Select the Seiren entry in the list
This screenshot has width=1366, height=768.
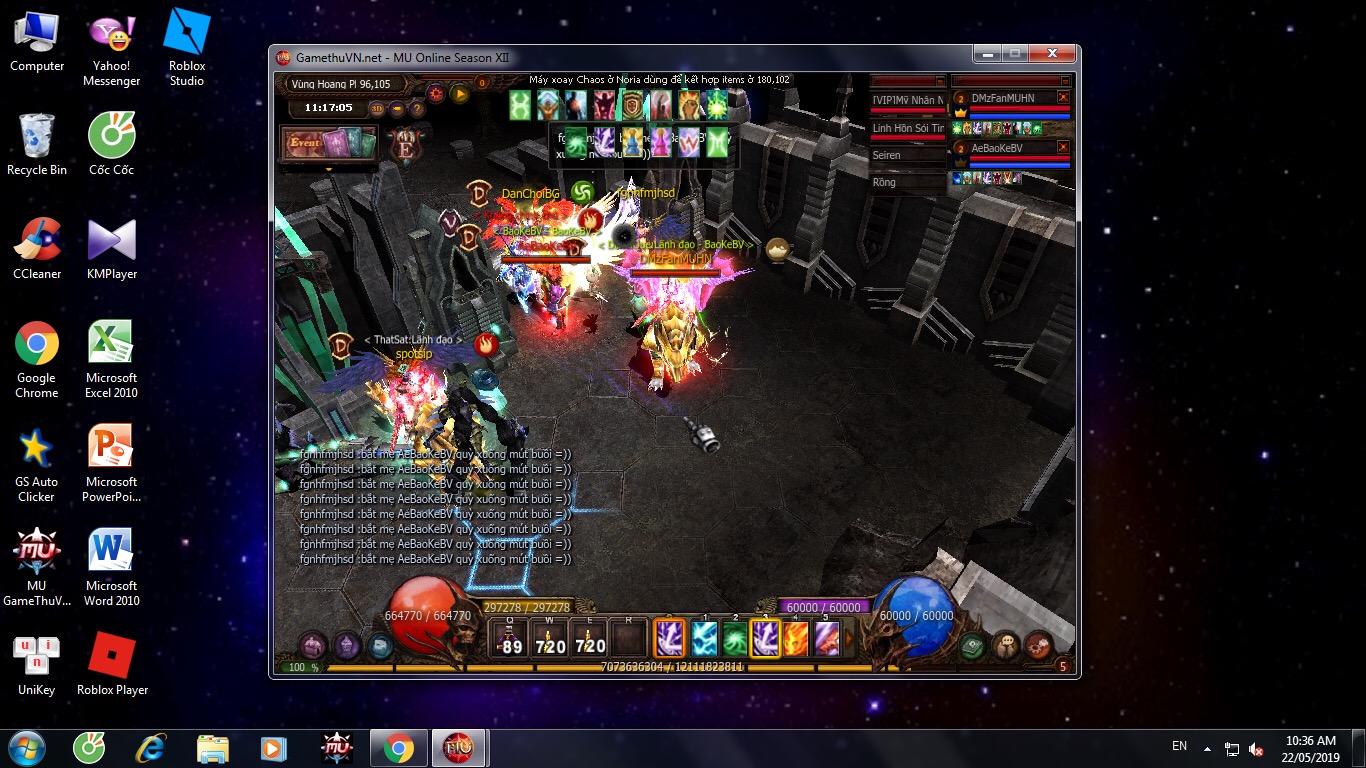coord(907,155)
